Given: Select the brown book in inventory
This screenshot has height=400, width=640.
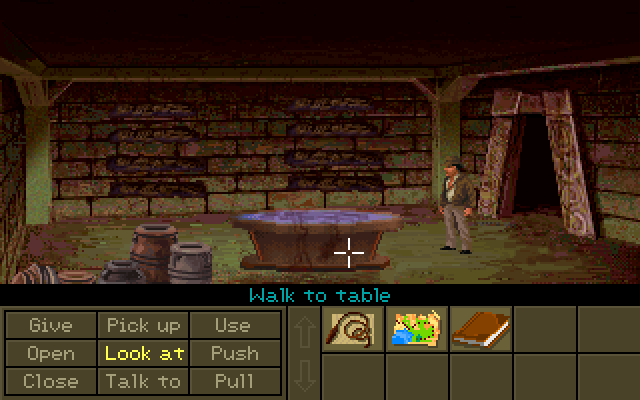Looking at the screenshot, I should click(480, 329).
